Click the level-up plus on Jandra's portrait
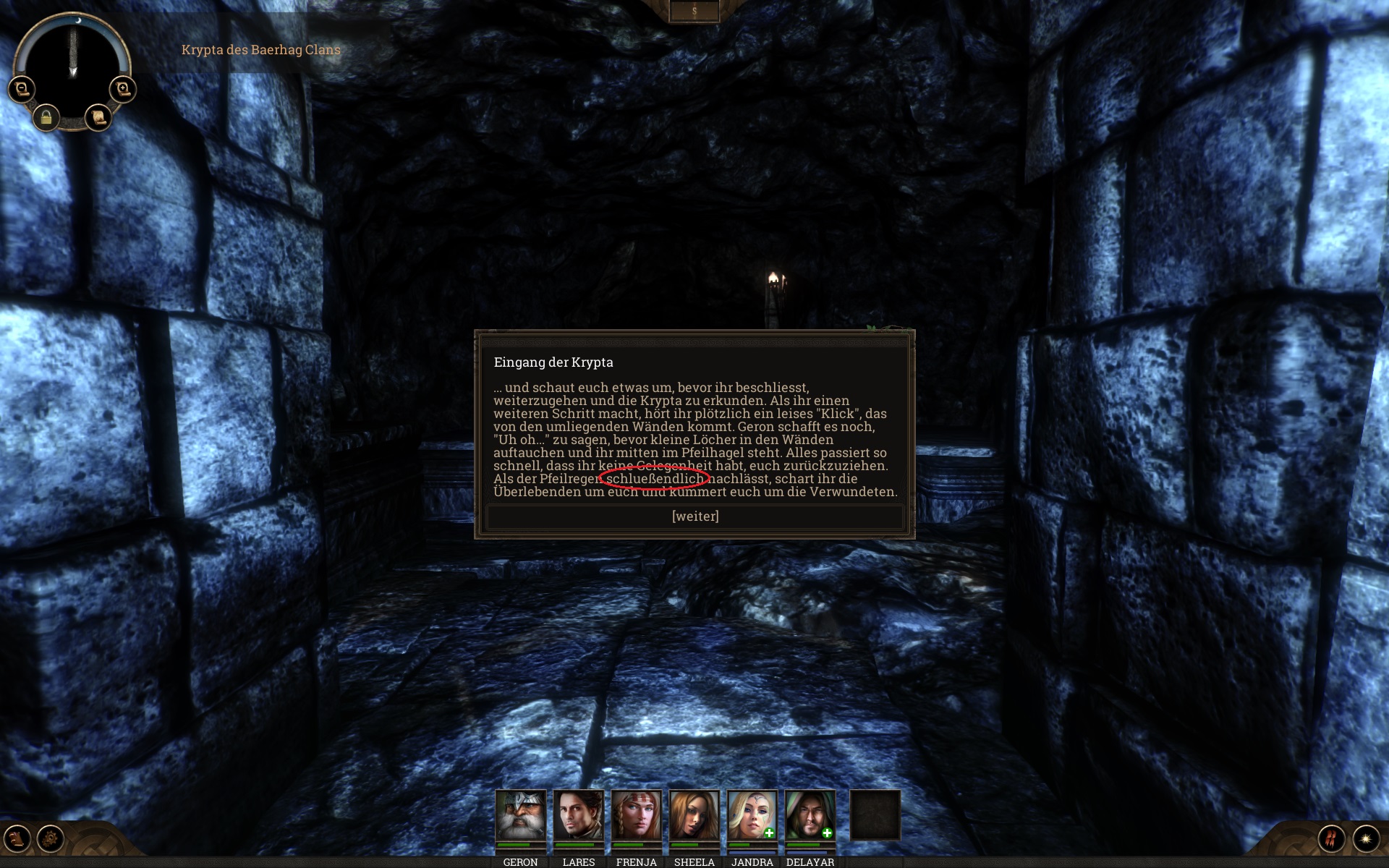The height and width of the screenshot is (868, 1389). click(x=769, y=833)
